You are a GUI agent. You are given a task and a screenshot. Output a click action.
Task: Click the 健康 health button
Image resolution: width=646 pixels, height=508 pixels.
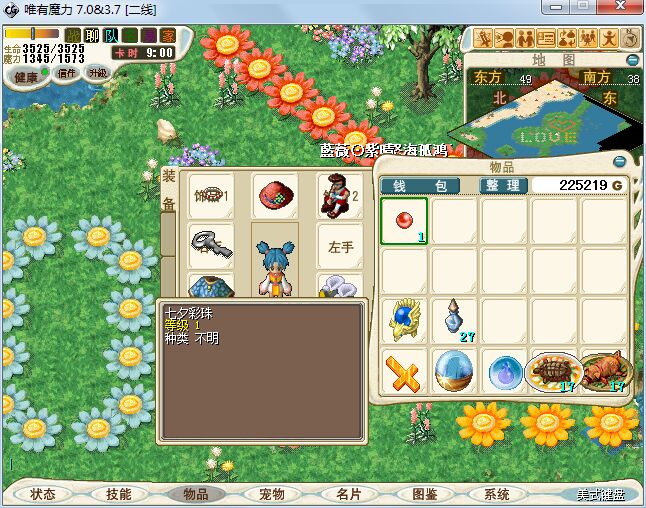(26, 76)
